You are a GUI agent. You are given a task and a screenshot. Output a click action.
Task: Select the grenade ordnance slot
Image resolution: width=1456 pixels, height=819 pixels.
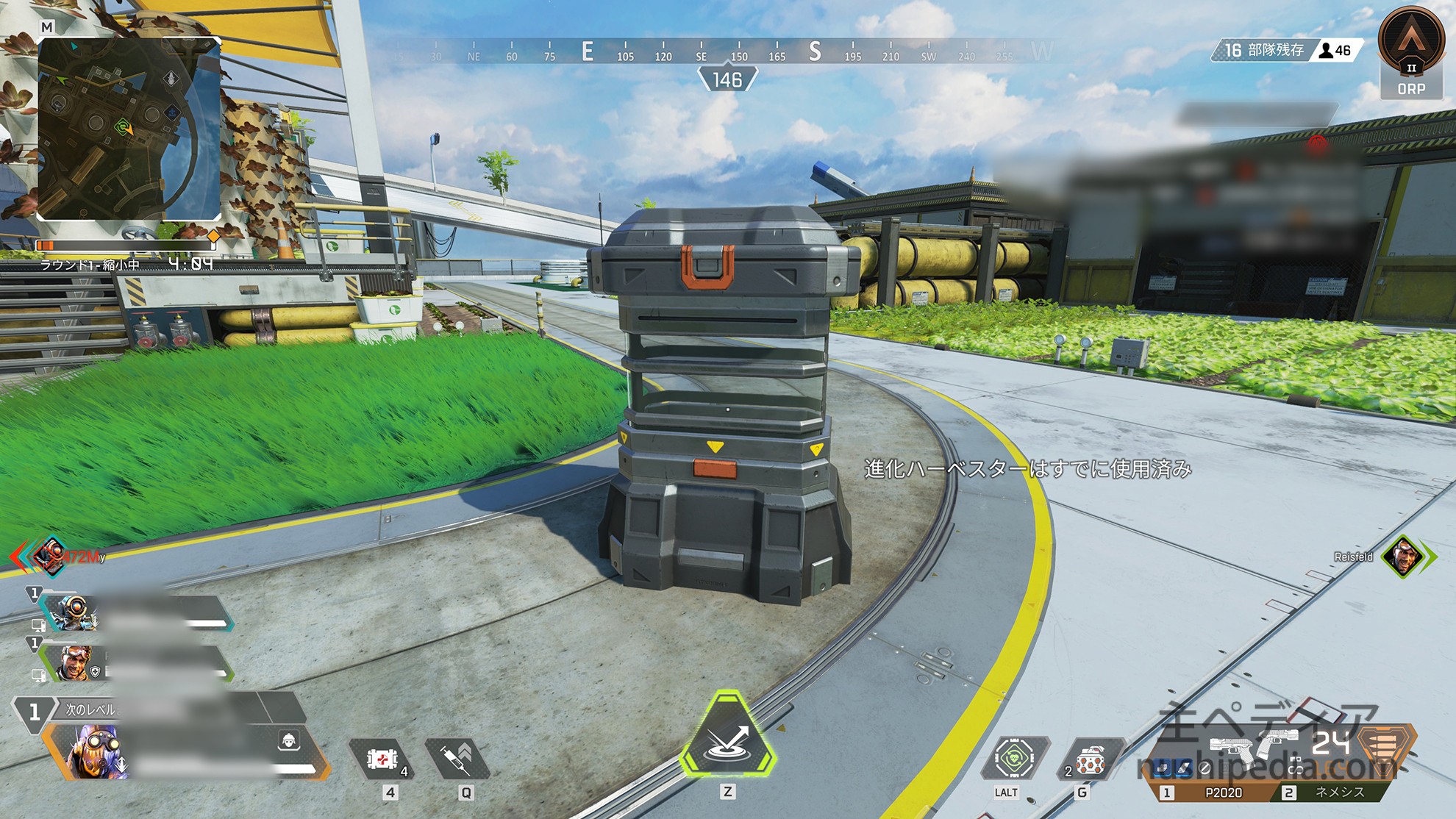pyautogui.click(x=1091, y=762)
